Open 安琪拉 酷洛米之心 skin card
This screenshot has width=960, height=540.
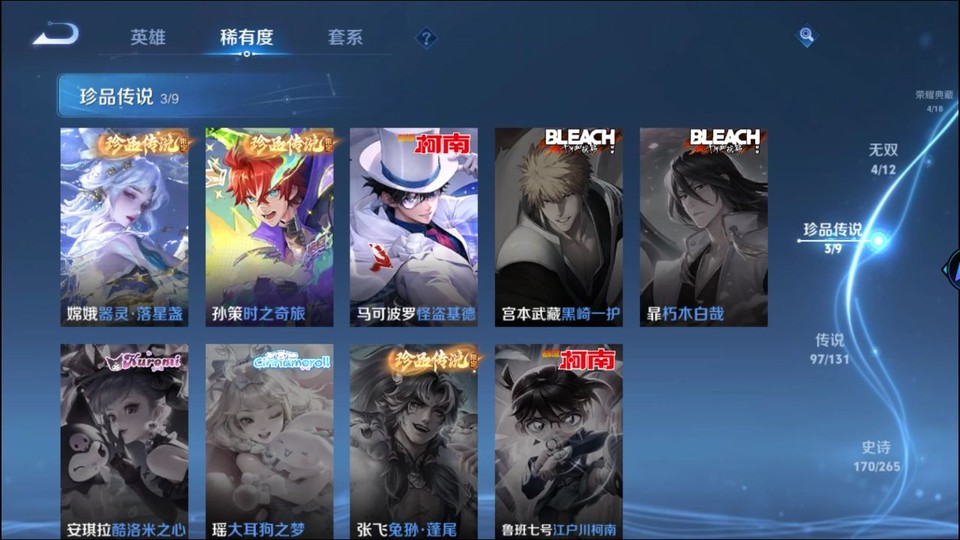click(x=124, y=442)
